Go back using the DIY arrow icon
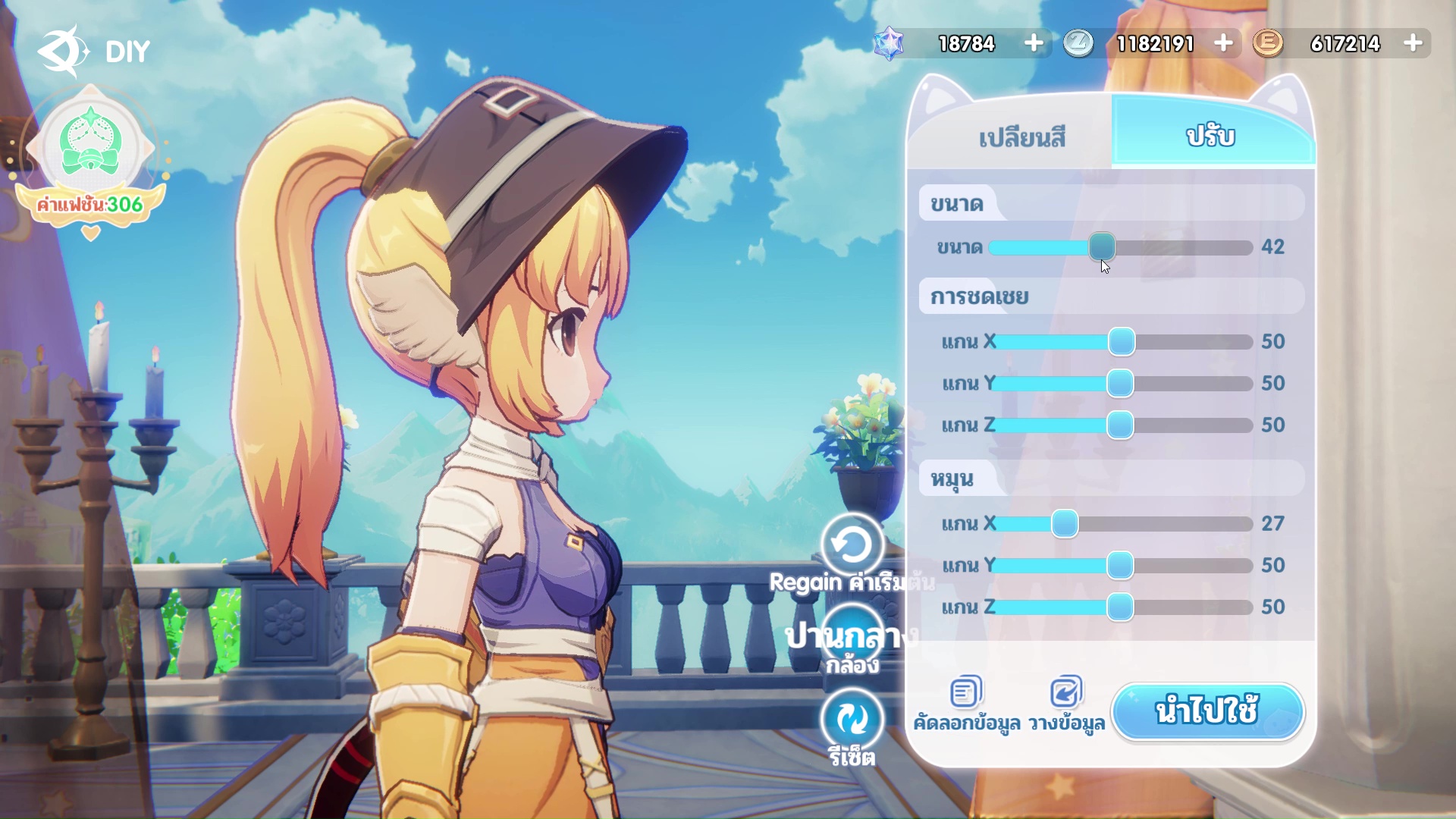The width and height of the screenshot is (1456, 819). (x=62, y=51)
